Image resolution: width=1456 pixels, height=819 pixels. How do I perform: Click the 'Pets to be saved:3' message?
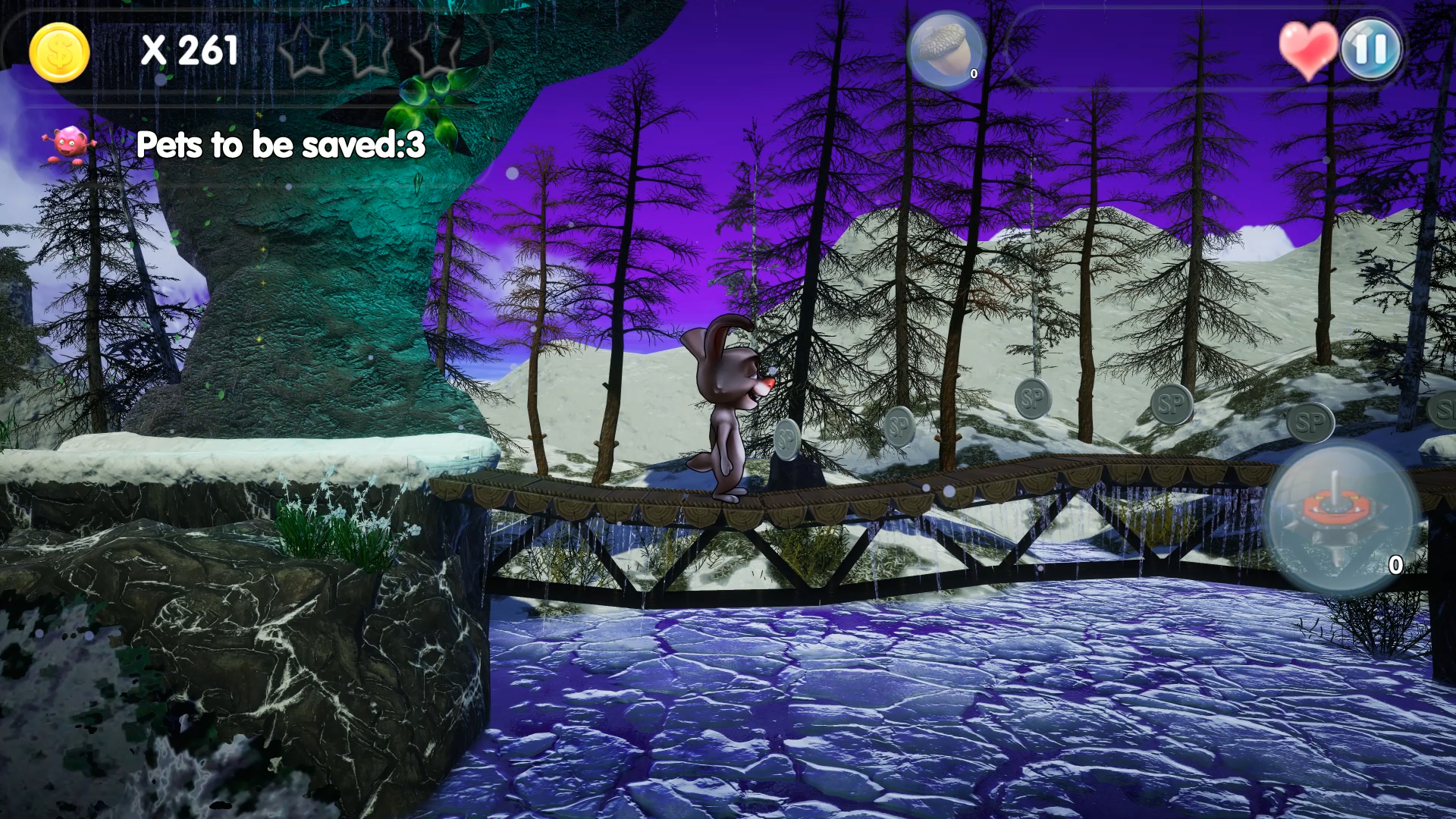coord(281,144)
